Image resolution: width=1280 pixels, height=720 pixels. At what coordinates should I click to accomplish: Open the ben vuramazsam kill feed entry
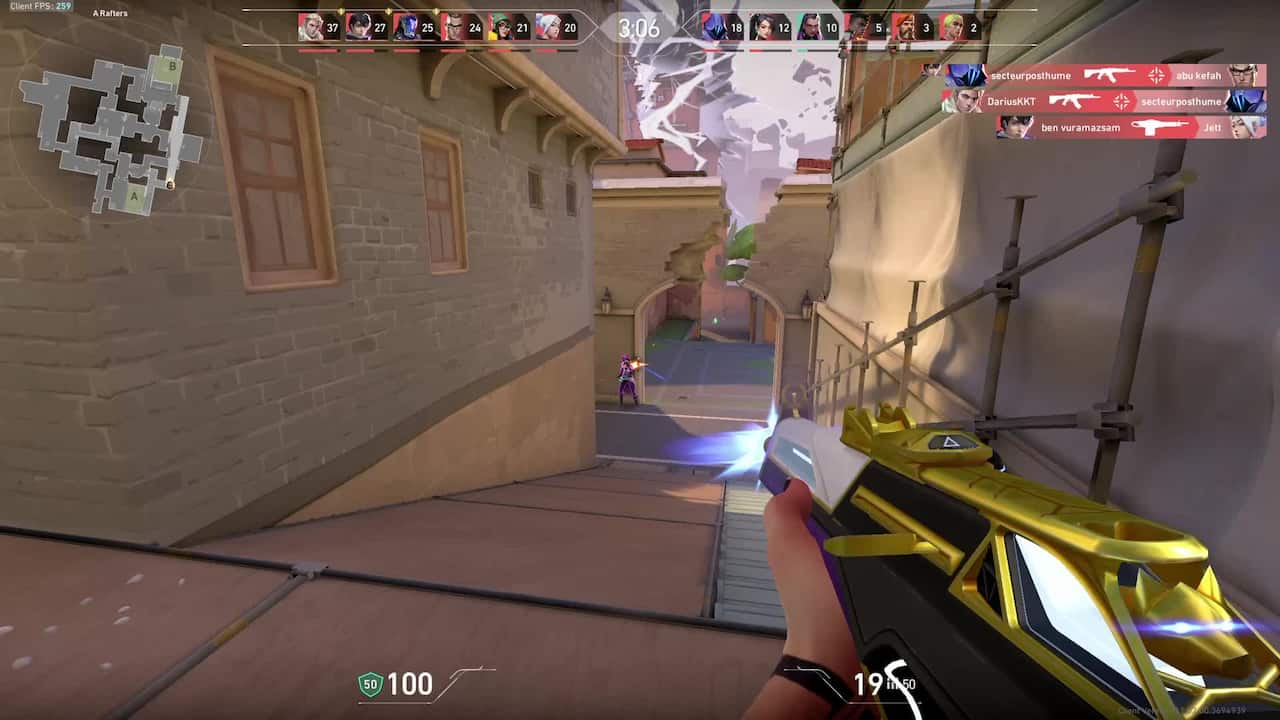pos(1131,127)
